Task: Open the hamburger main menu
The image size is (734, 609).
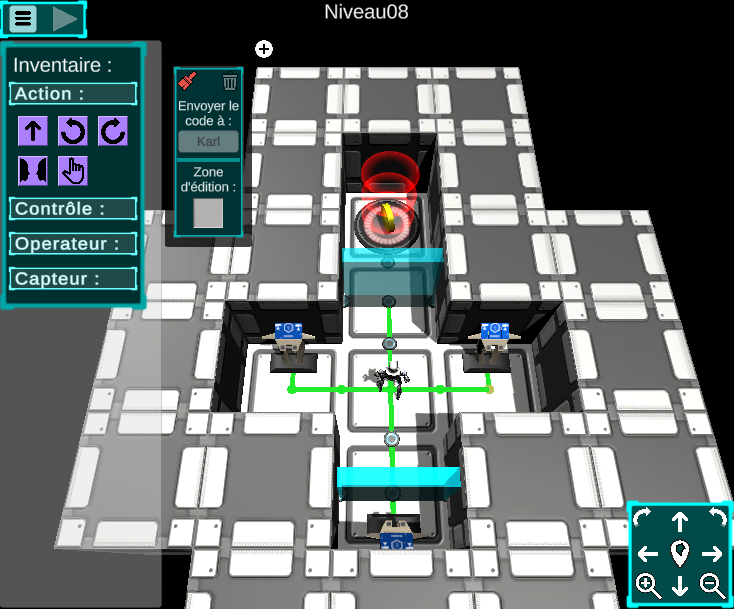Action: (x=24, y=18)
